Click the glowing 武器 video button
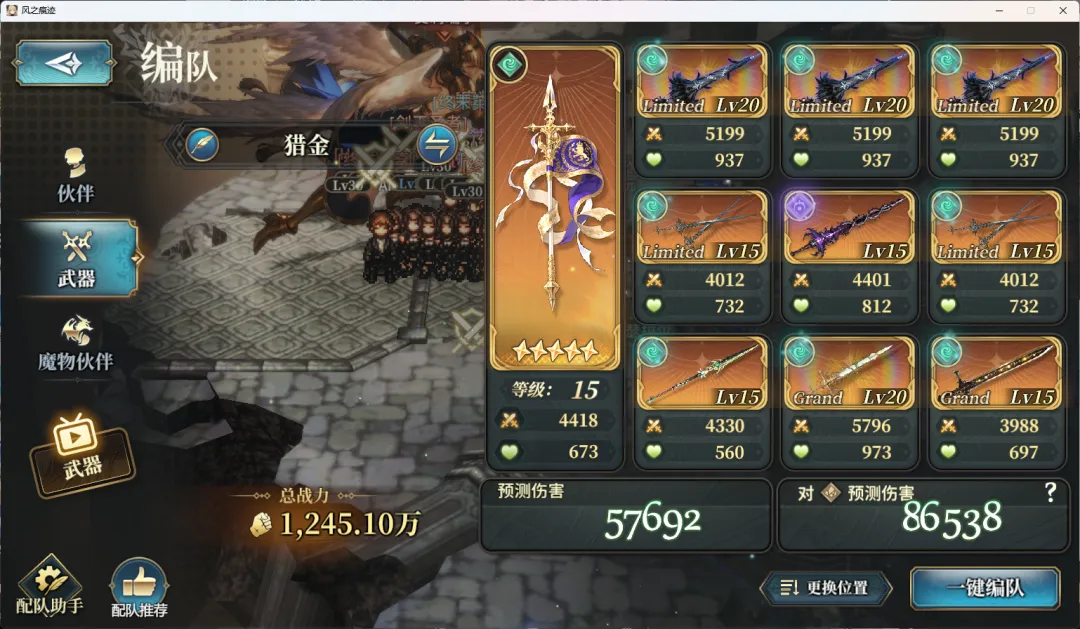 pyautogui.click(x=82, y=452)
